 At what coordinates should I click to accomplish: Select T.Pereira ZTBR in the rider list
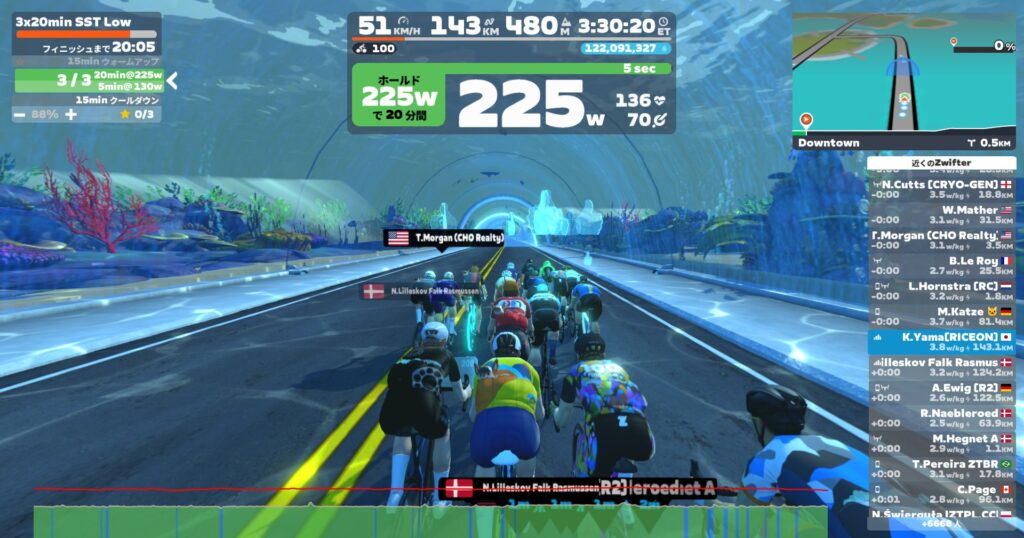click(941, 469)
